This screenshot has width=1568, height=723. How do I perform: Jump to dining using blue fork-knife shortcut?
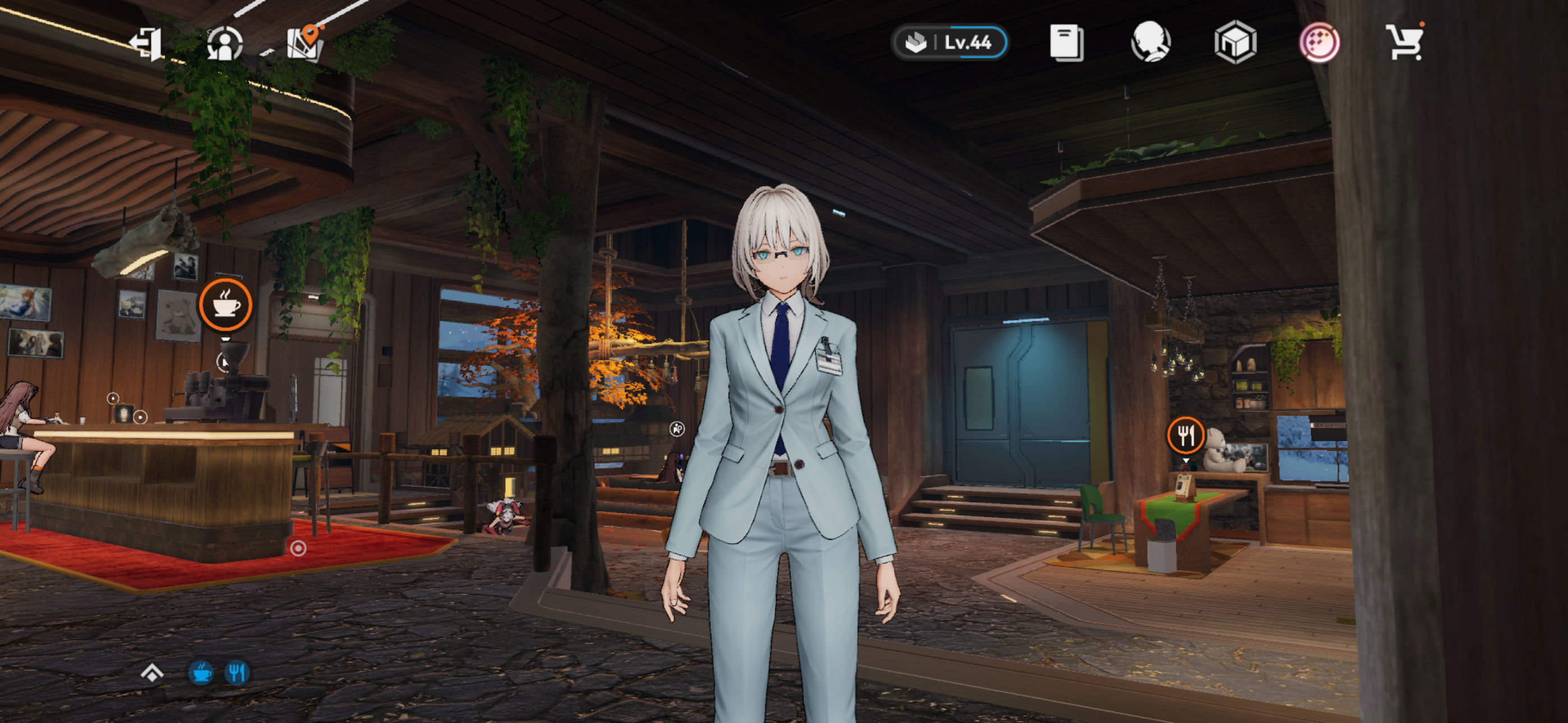click(237, 673)
